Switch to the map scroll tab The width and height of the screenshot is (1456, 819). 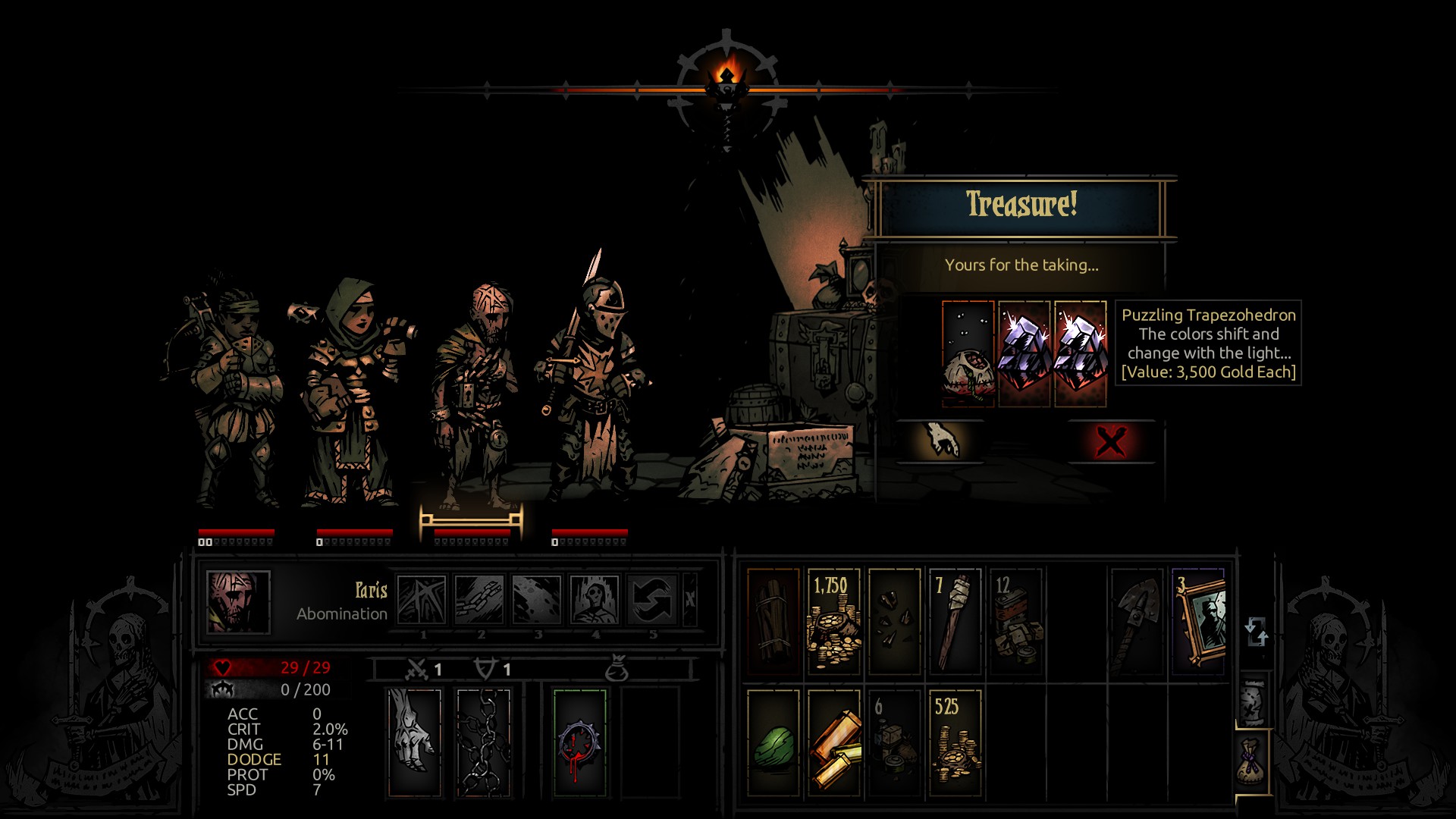[1254, 701]
